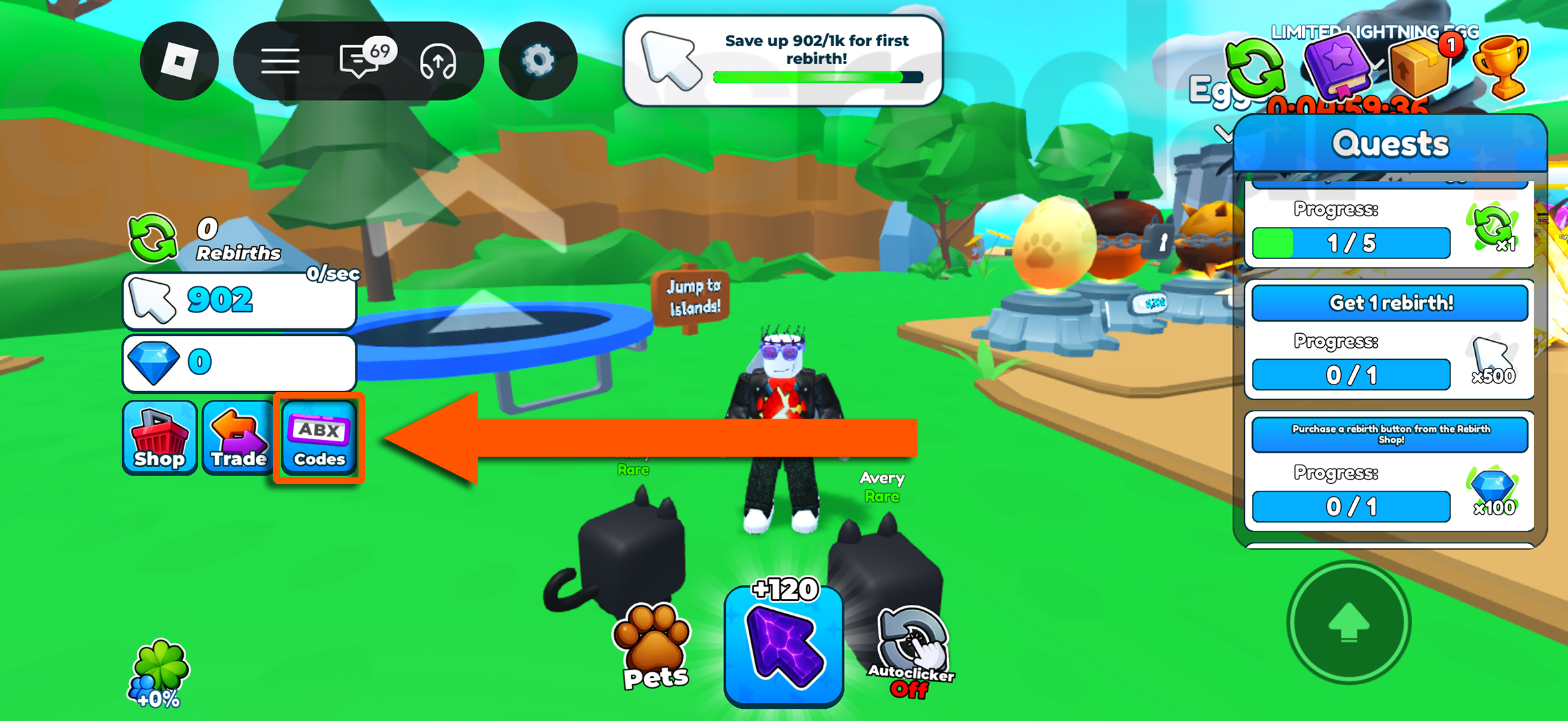Viewport: 1568px width, 721px height.
Task: Open the ABX Codes redemption window
Action: tap(318, 439)
